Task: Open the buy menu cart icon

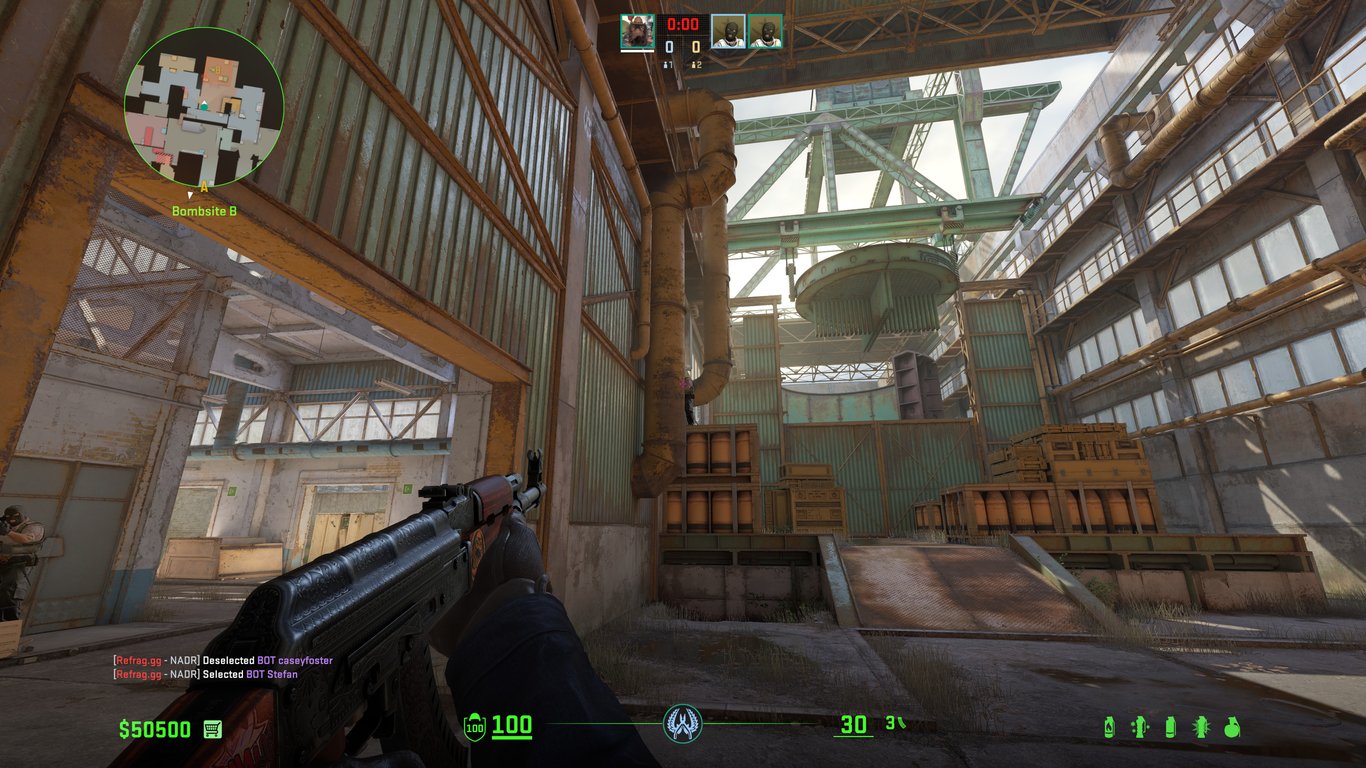Action: [212, 729]
